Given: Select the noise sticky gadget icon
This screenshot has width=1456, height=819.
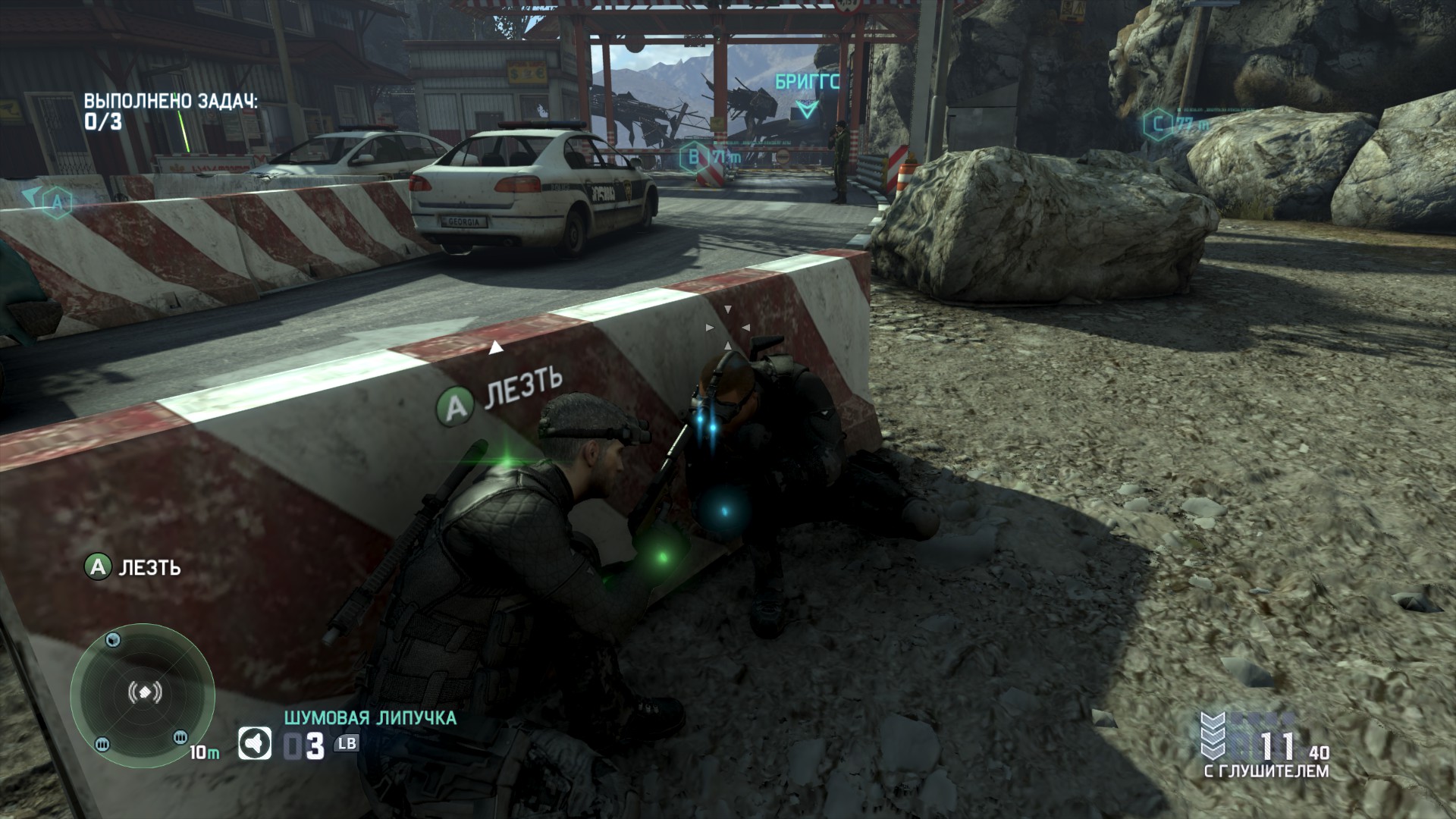Looking at the screenshot, I should click(x=255, y=744).
